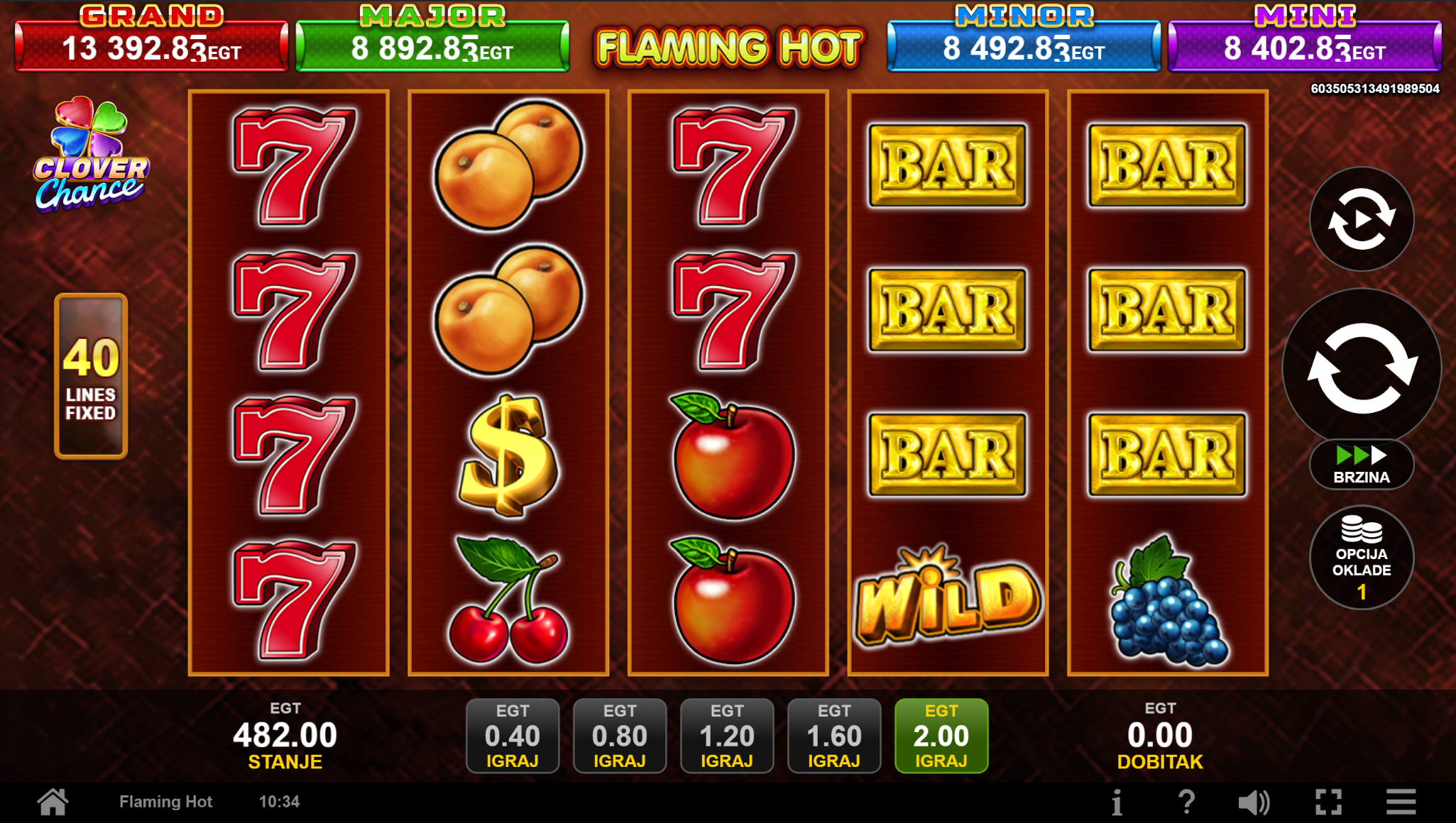The image size is (1456, 823).
Task: View the GRAND jackpot panel
Action: click(x=151, y=46)
